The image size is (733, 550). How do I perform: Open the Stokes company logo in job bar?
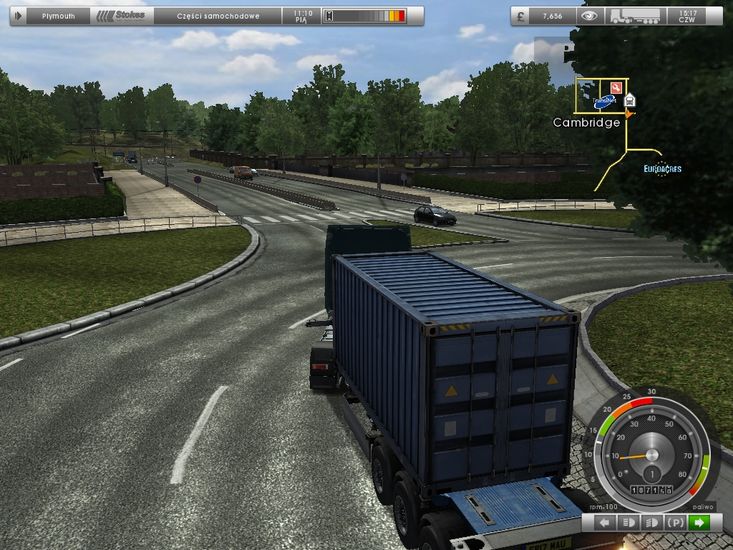click(119, 16)
